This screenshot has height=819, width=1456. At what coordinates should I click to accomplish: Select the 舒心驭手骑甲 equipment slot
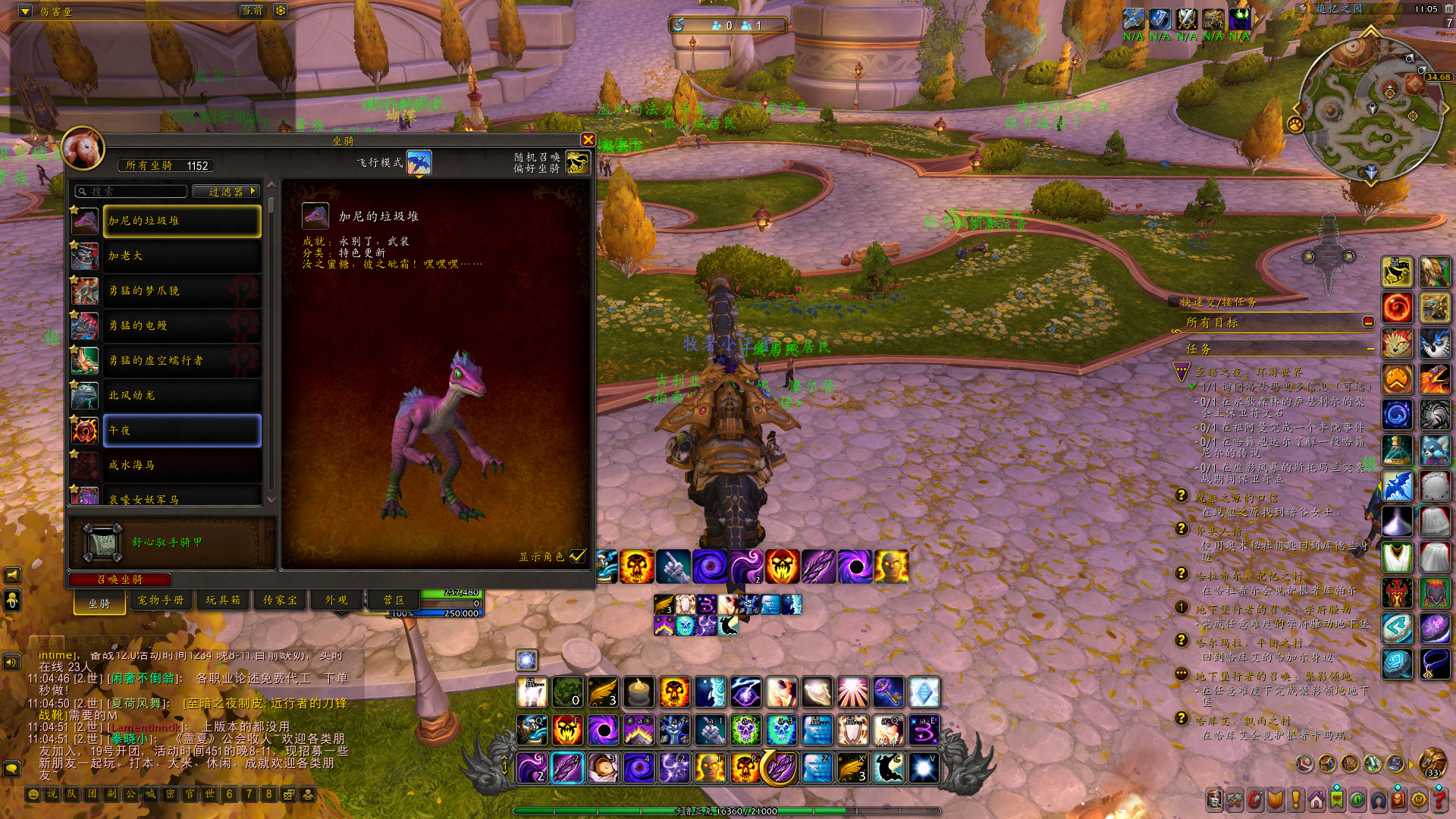[102, 542]
